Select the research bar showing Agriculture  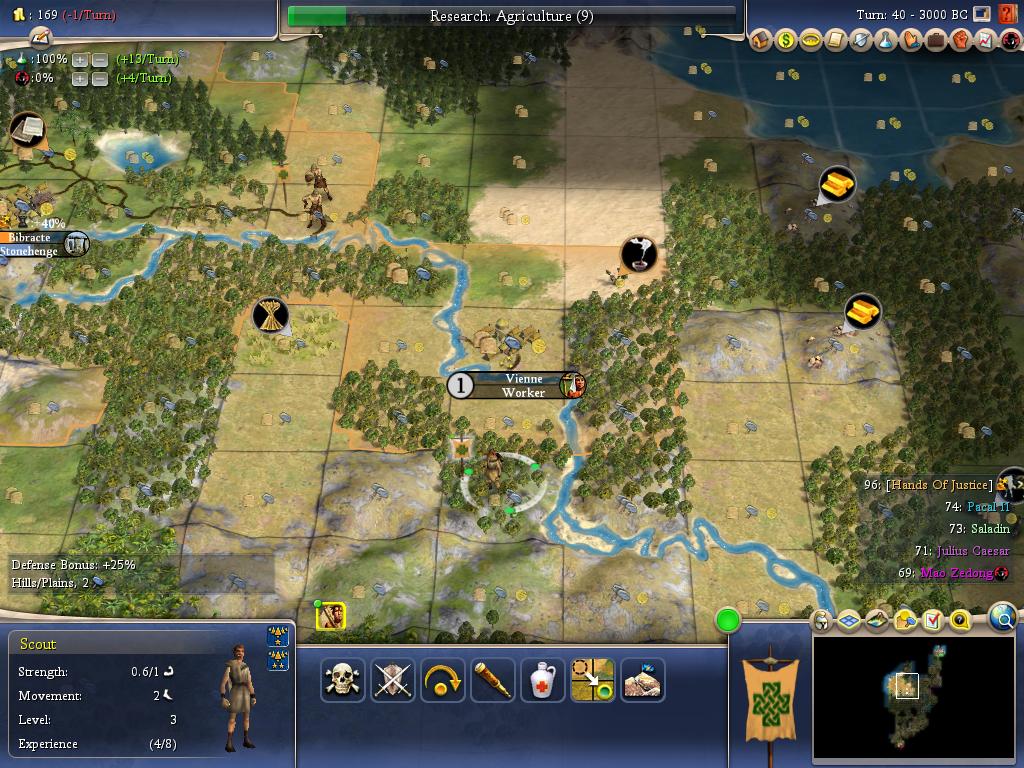point(511,16)
